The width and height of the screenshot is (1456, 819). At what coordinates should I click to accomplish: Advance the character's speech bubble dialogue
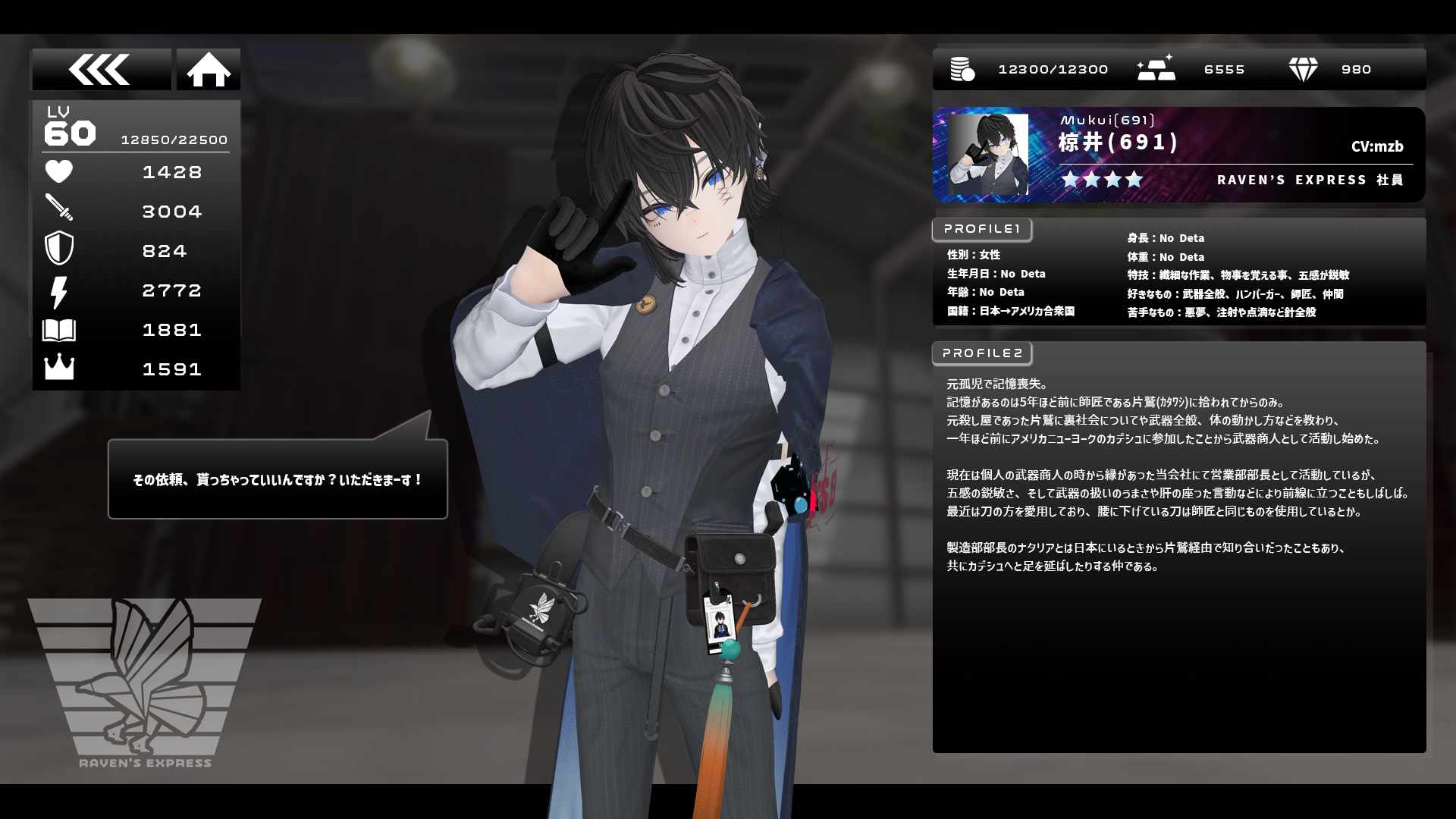pyautogui.click(x=278, y=479)
